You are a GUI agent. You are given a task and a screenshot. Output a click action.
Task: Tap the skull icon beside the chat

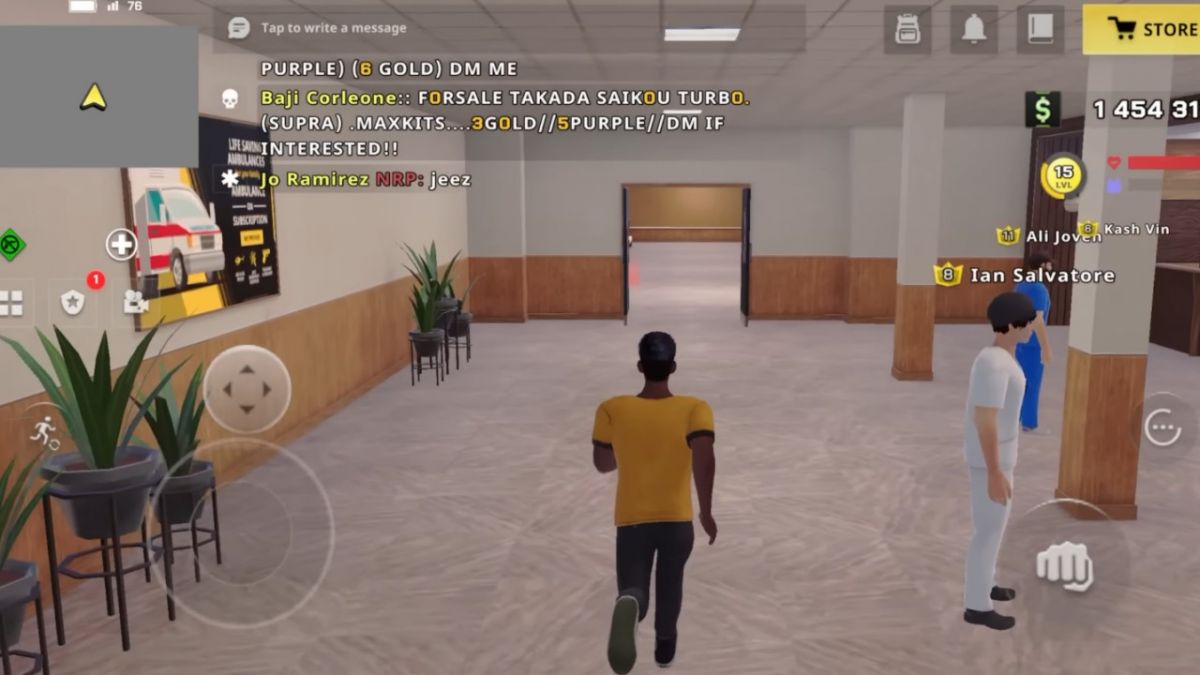click(230, 98)
